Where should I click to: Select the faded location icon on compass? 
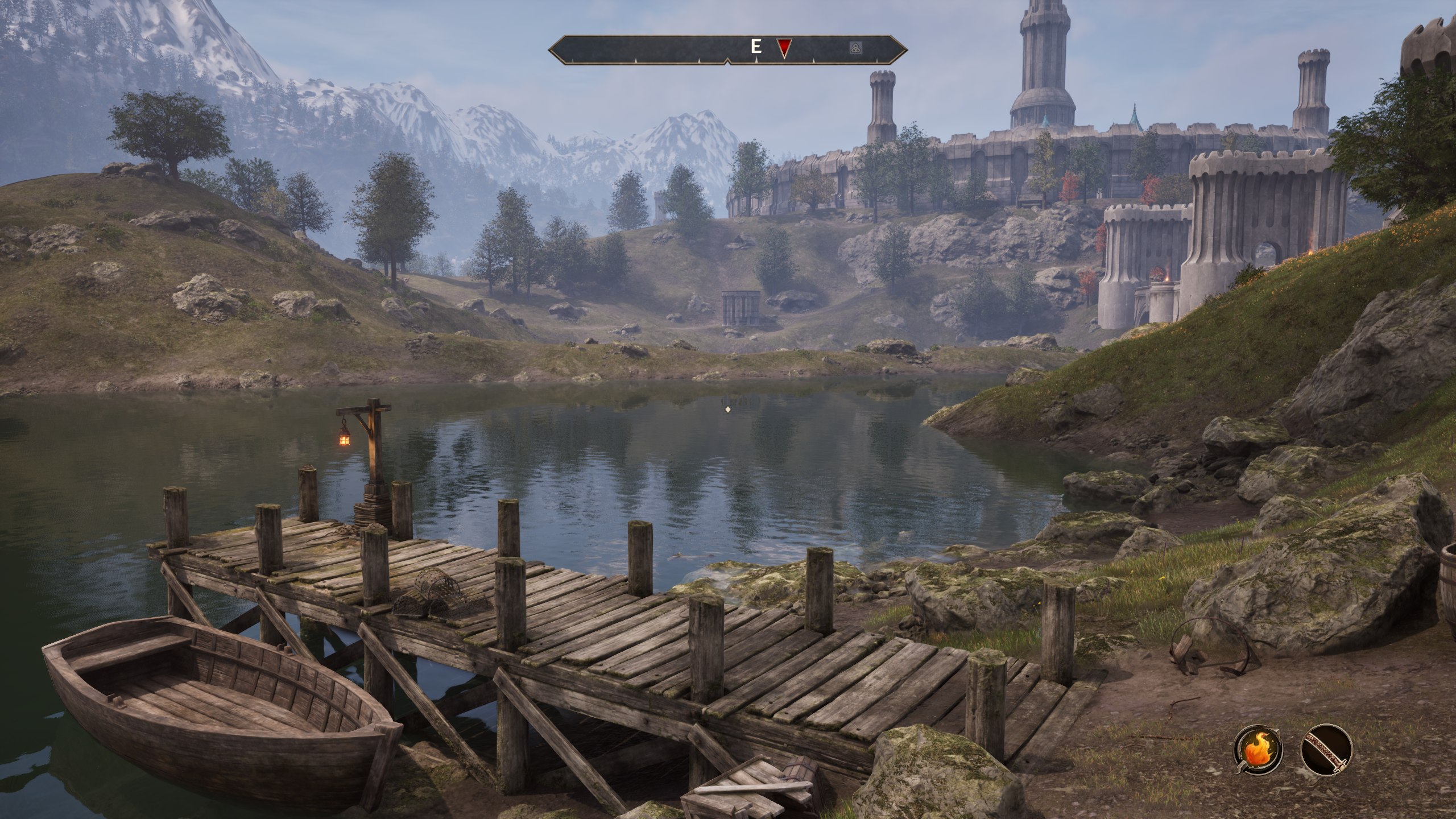tap(854, 48)
